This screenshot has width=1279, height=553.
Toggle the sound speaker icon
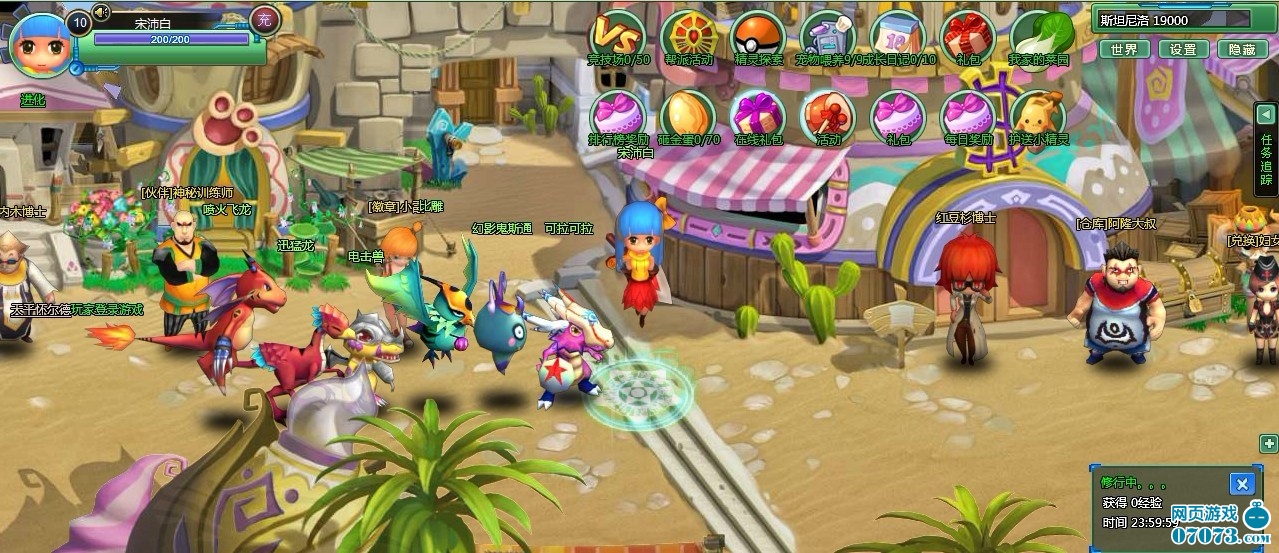[x=101, y=13]
